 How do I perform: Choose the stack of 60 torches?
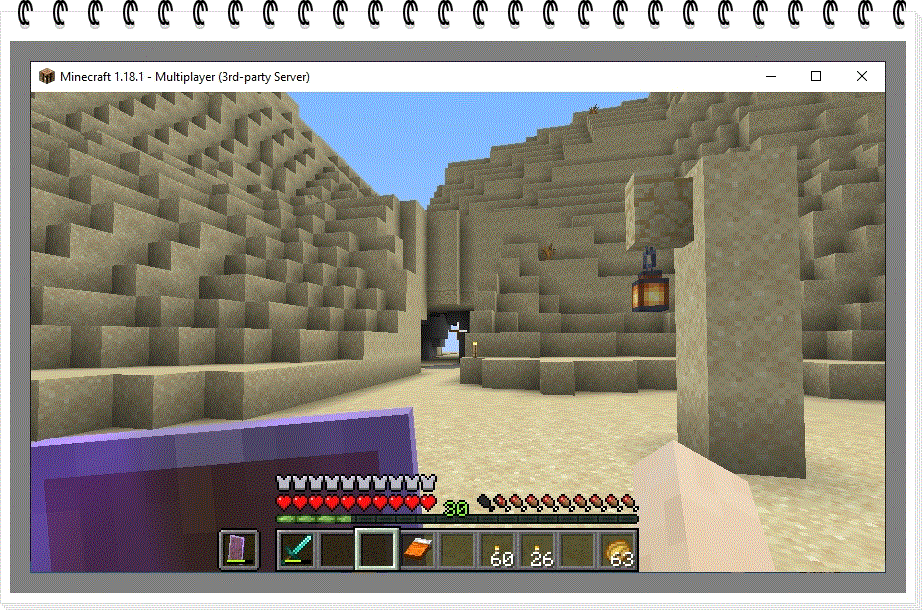coord(499,550)
